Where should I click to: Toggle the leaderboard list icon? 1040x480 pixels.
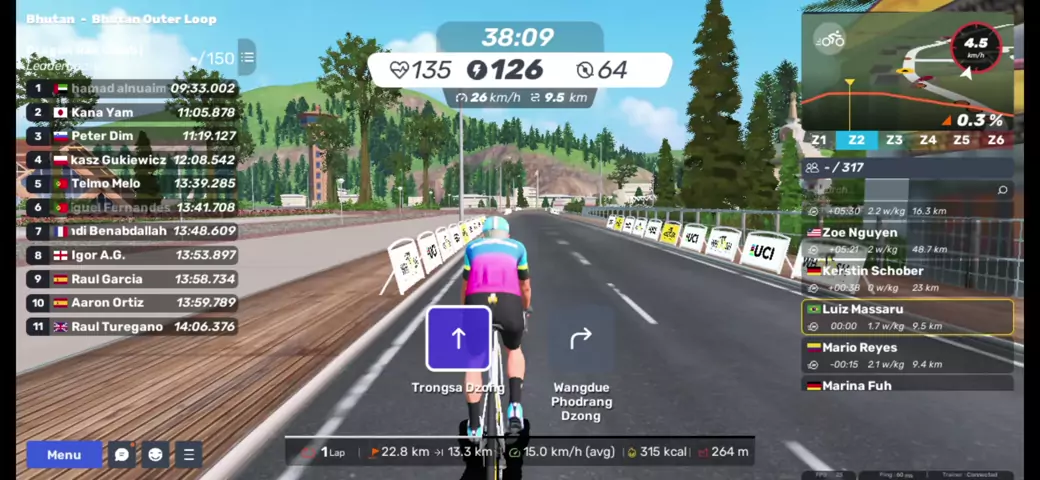click(x=246, y=57)
